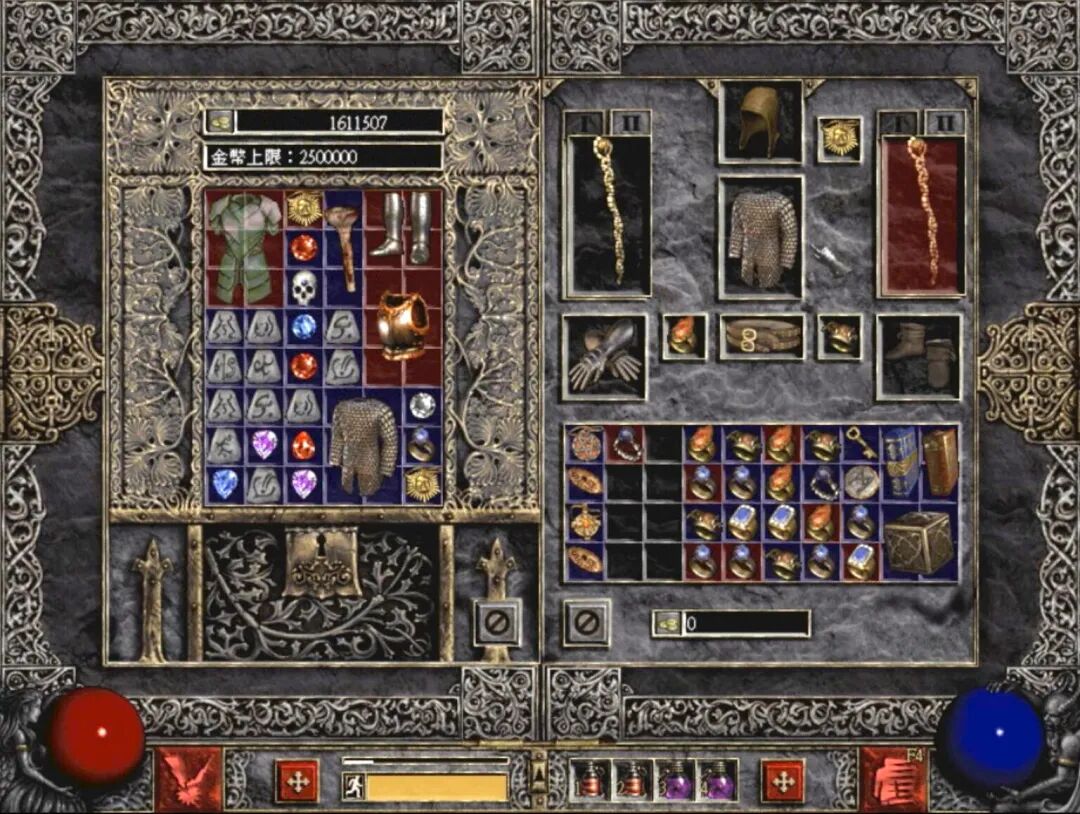
Task: Select the bronze breastplate in the stash
Action: coord(403,325)
